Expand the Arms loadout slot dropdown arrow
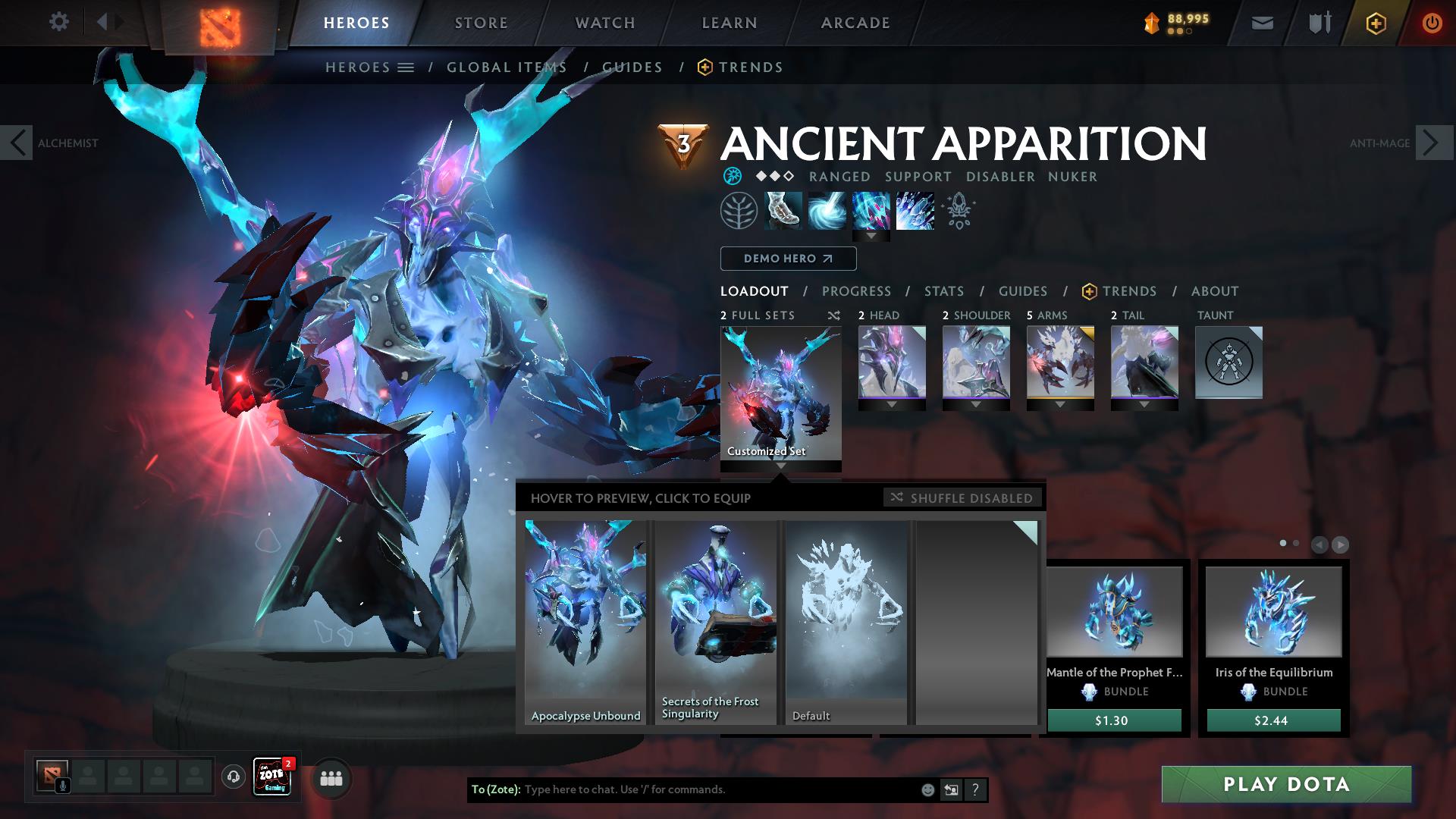Image resolution: width=1456 pixels, height=819 pixels. coord(1059,404)
